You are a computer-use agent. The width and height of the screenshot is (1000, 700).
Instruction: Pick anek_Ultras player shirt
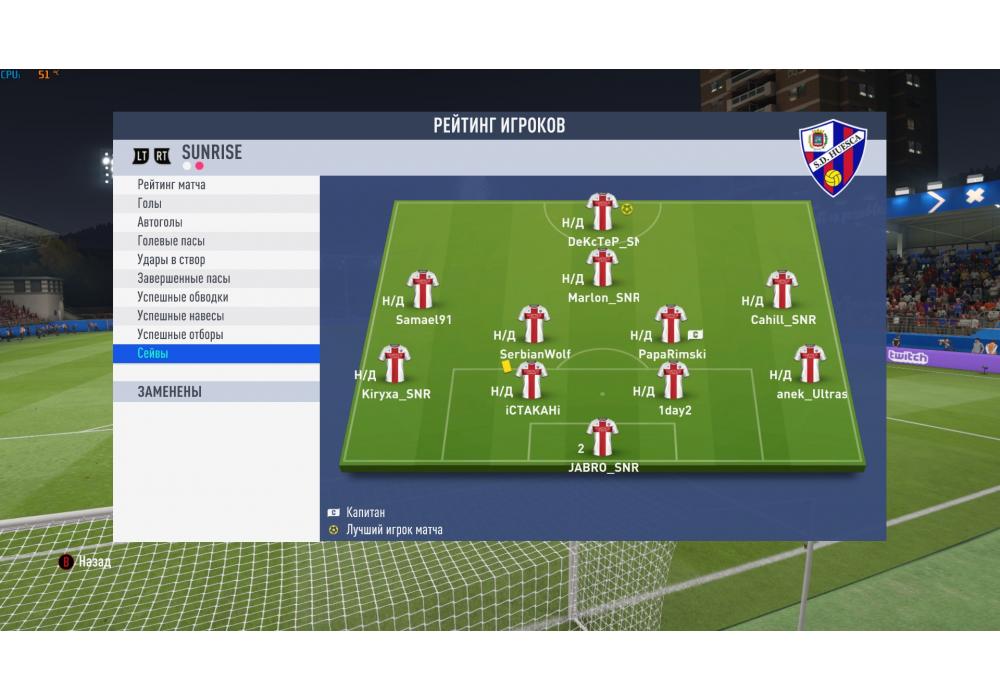click(x=810, y=364)
